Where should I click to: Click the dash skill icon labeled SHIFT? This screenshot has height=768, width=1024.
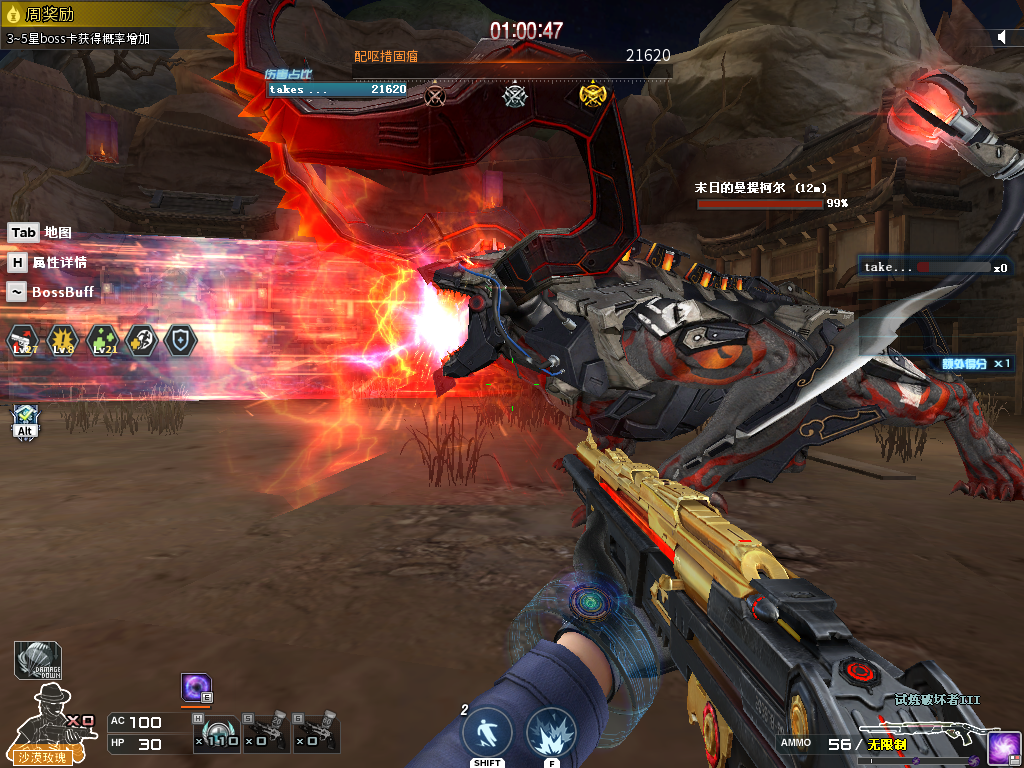tap(487, 733)
